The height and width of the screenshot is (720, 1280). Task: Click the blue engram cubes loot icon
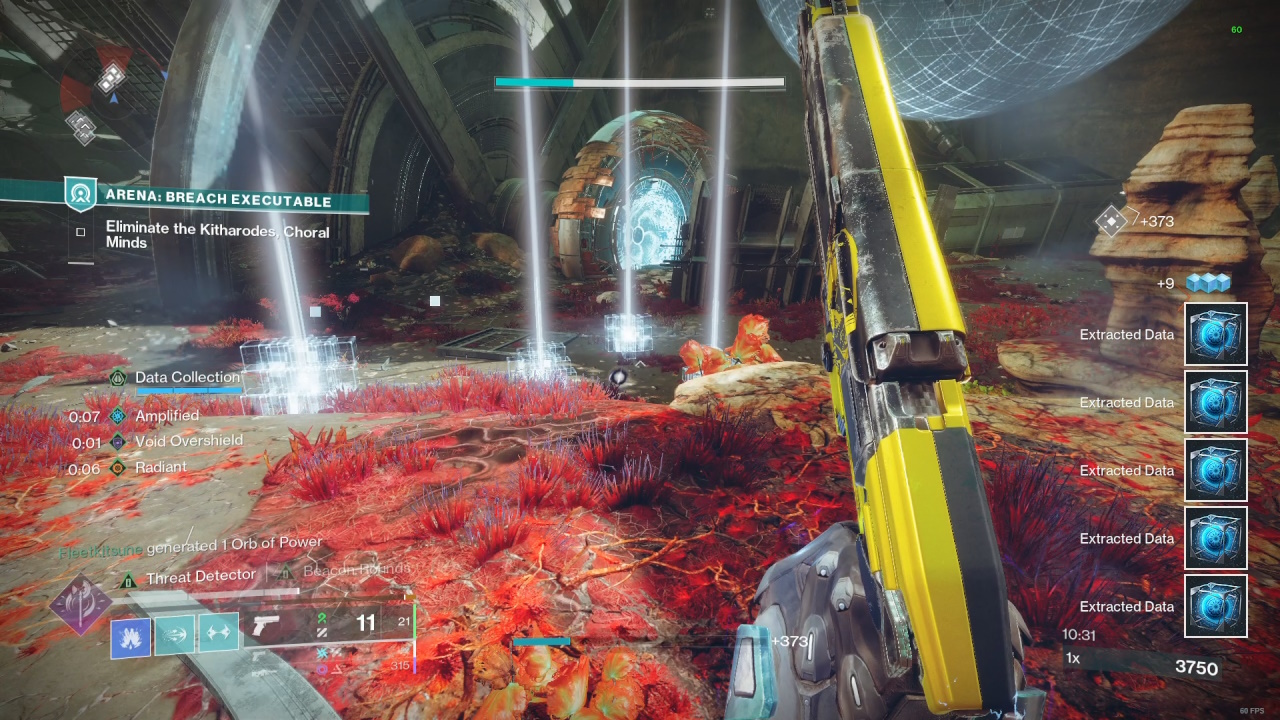(1207, 283)
